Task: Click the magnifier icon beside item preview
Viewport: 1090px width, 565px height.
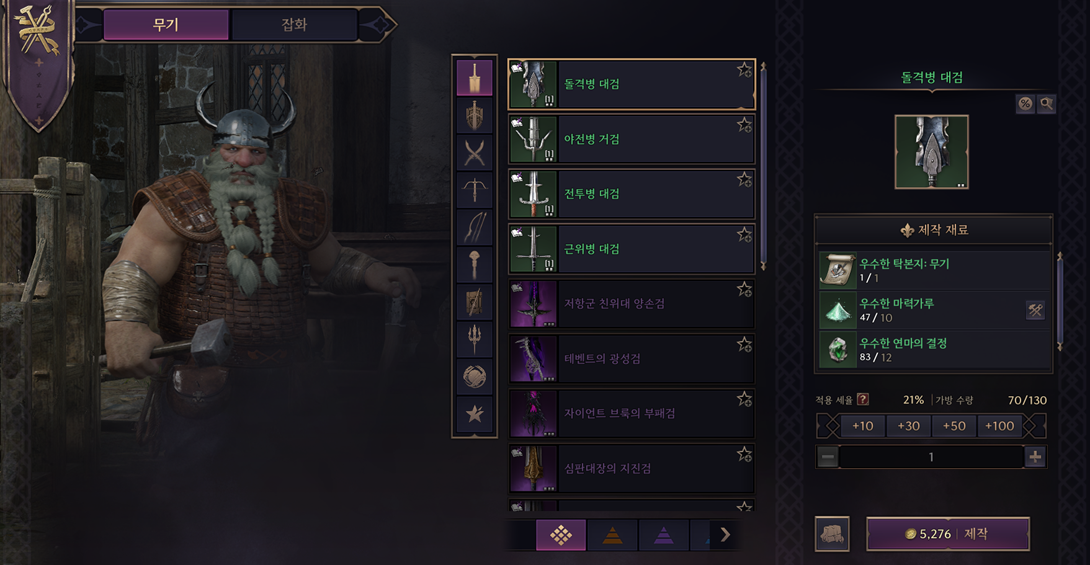Action: click(1046, 104)
